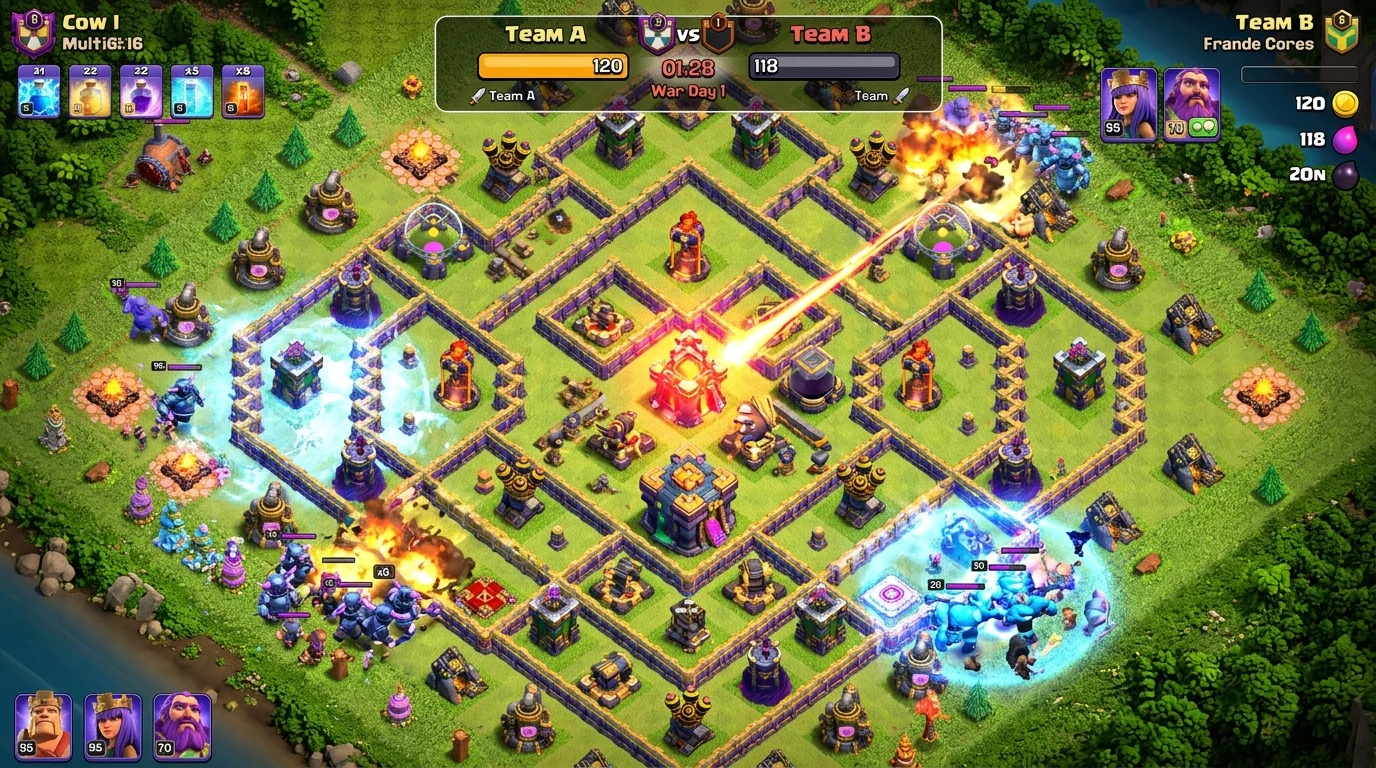Select the Rage spell card
Image resolution: width=1376 pixels, height=768 pixels.
point(141,88)
